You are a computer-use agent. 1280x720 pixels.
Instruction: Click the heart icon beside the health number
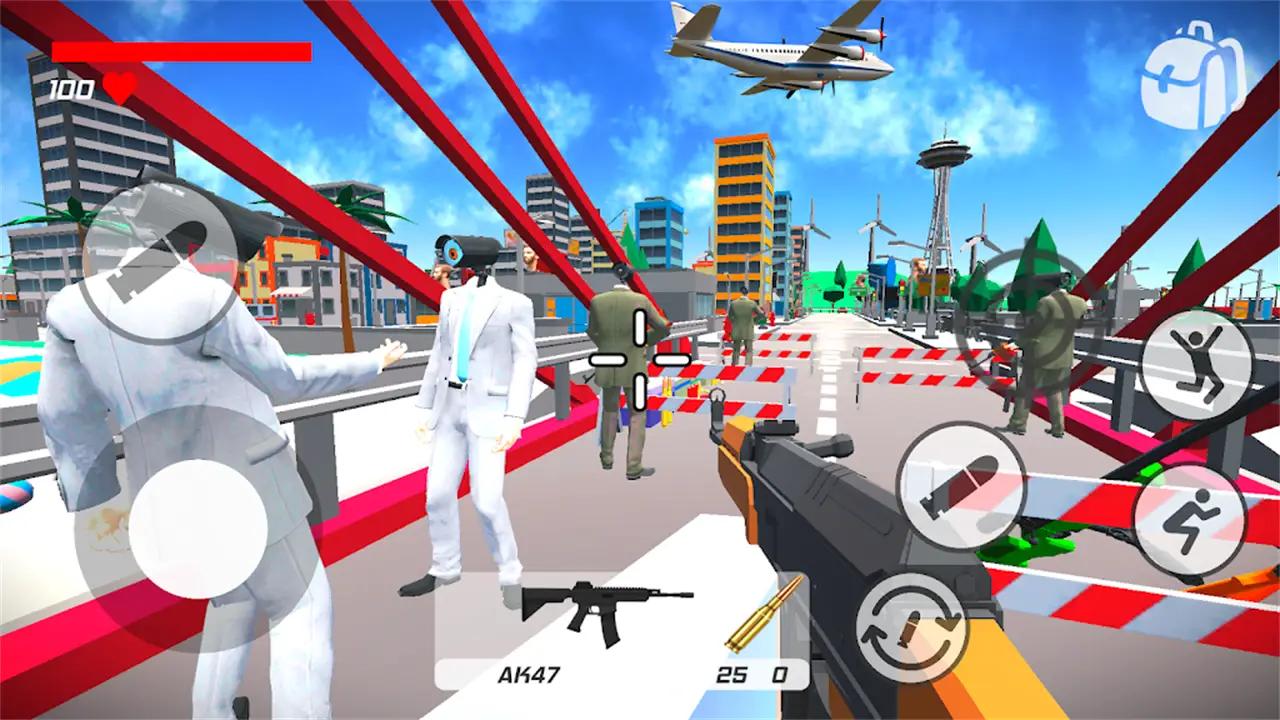click(x=118, y=87)
